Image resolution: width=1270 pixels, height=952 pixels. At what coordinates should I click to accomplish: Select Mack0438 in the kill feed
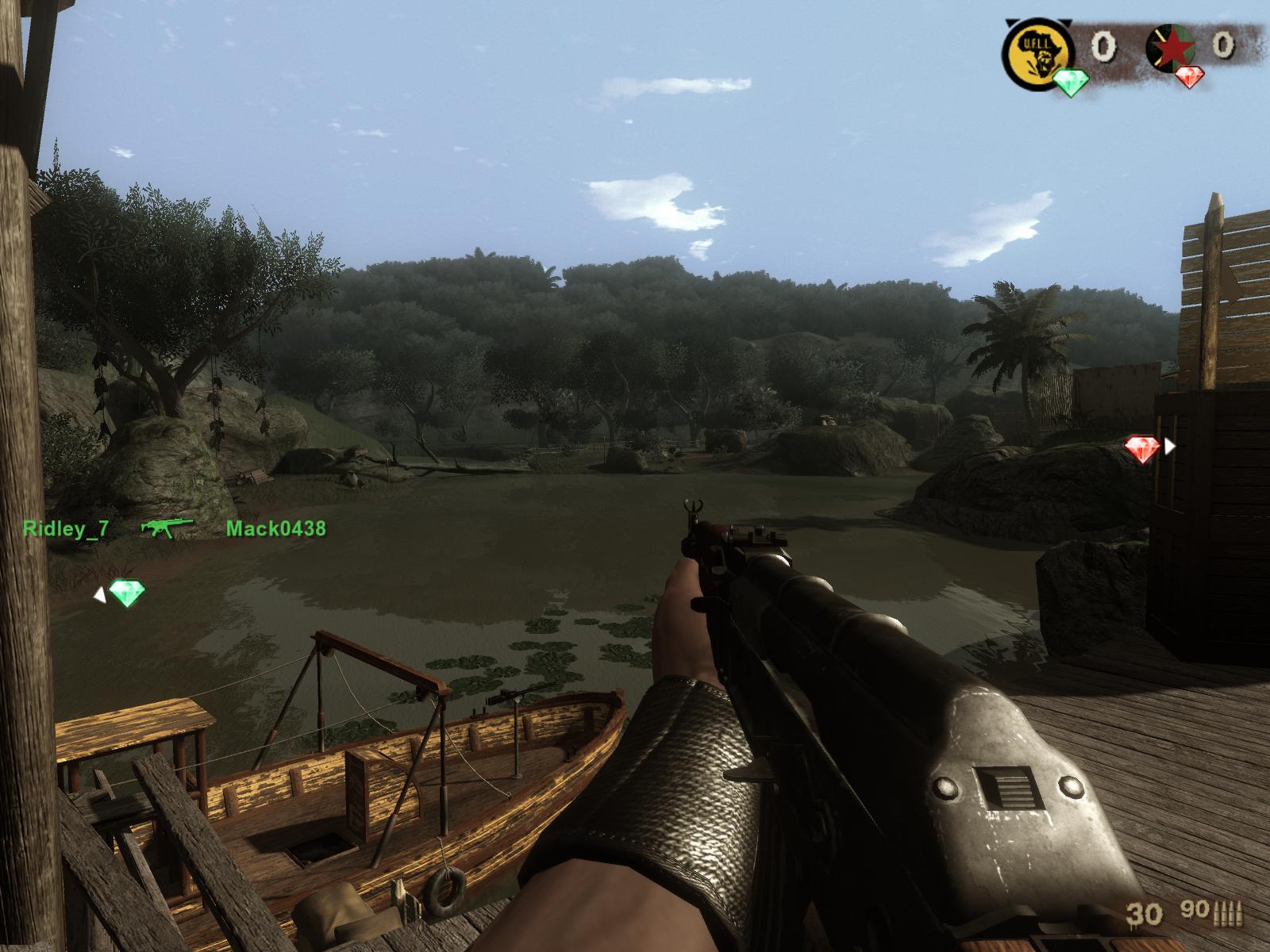pos(275,528)
